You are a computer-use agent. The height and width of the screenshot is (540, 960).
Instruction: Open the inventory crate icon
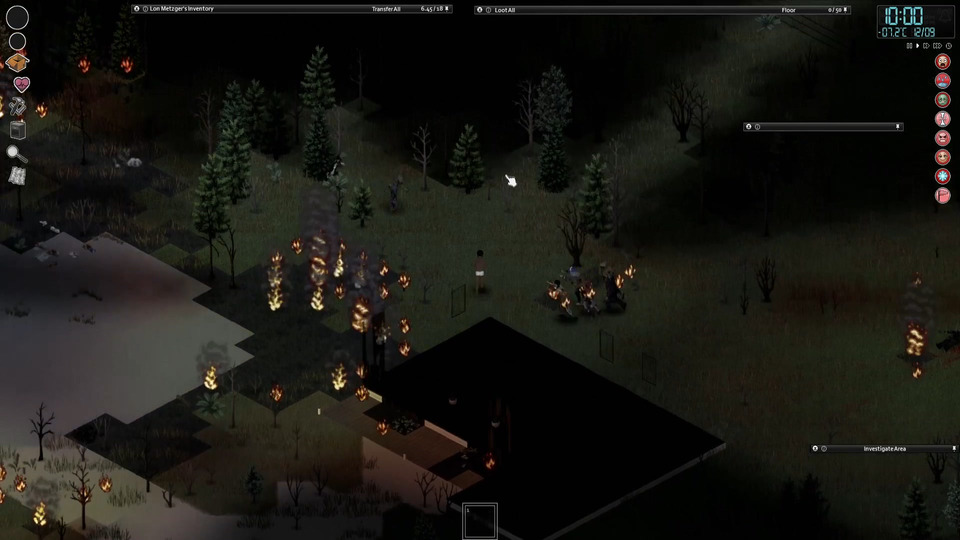click(x=17, y=62)
